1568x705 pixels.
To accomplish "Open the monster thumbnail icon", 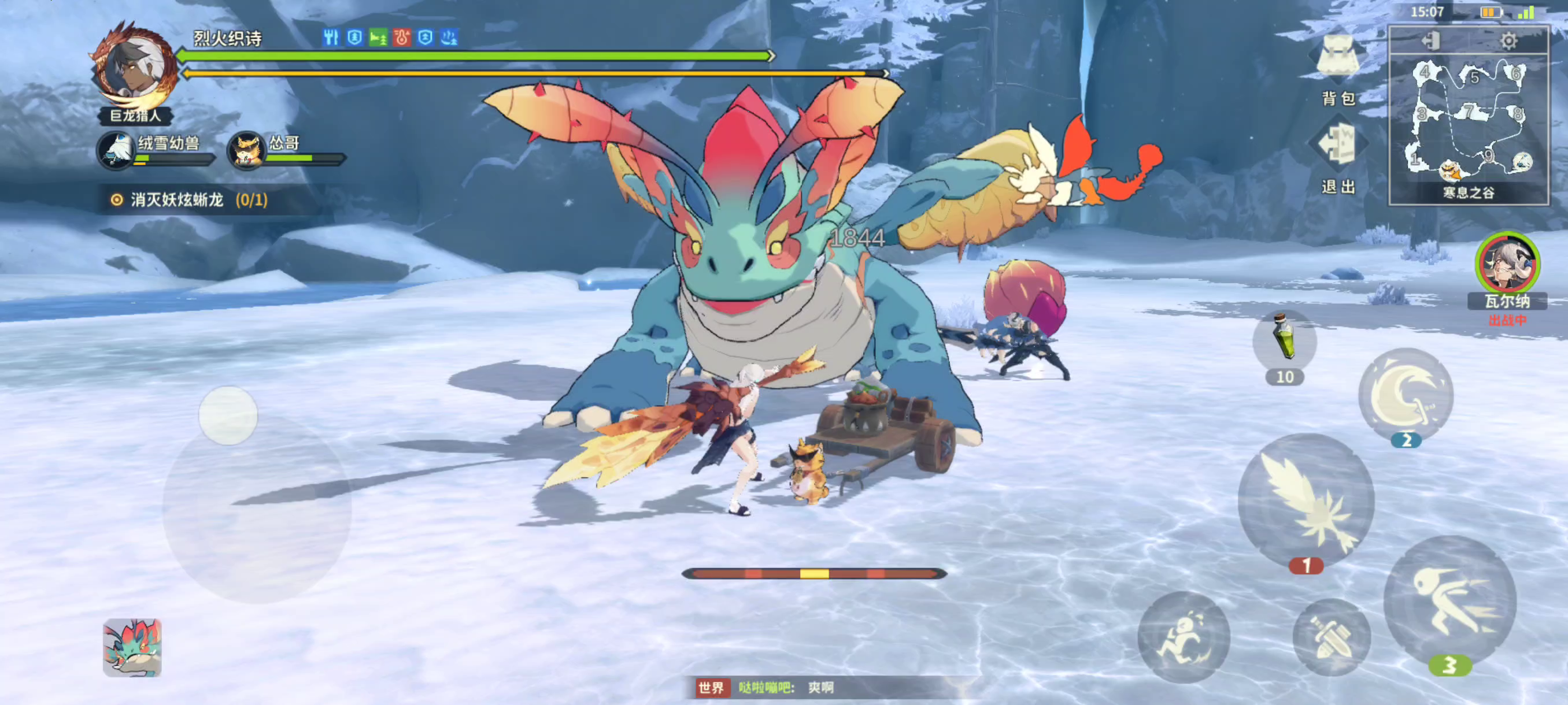I will (132, 647).
